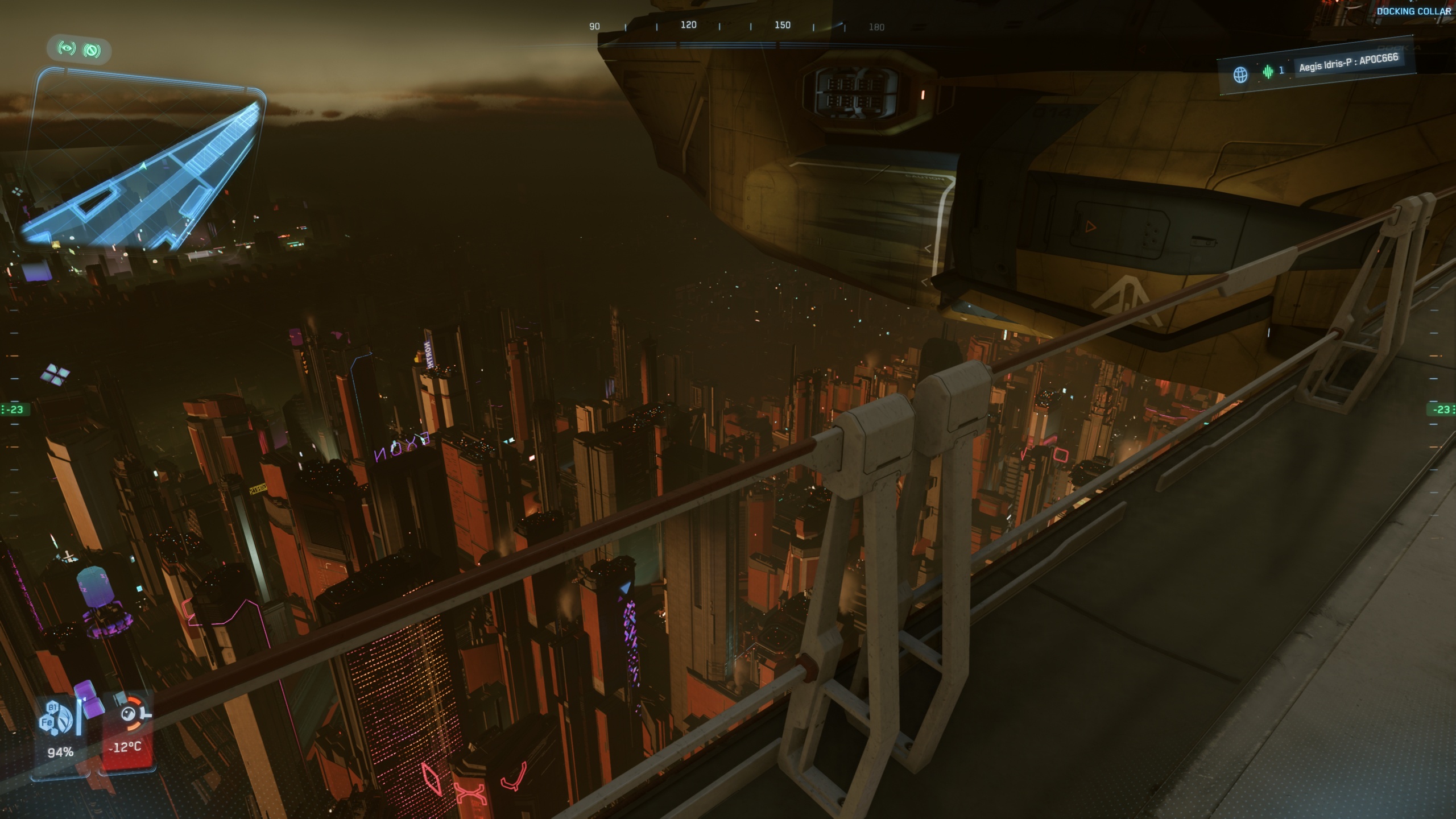Click the green crossed-circle signal icon

coord(92,51)
